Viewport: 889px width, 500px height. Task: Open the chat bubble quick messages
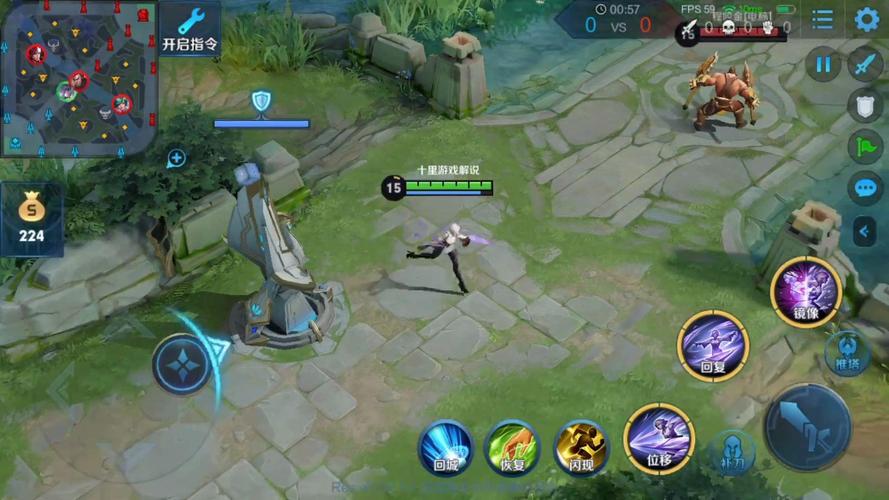pos(864,188)
